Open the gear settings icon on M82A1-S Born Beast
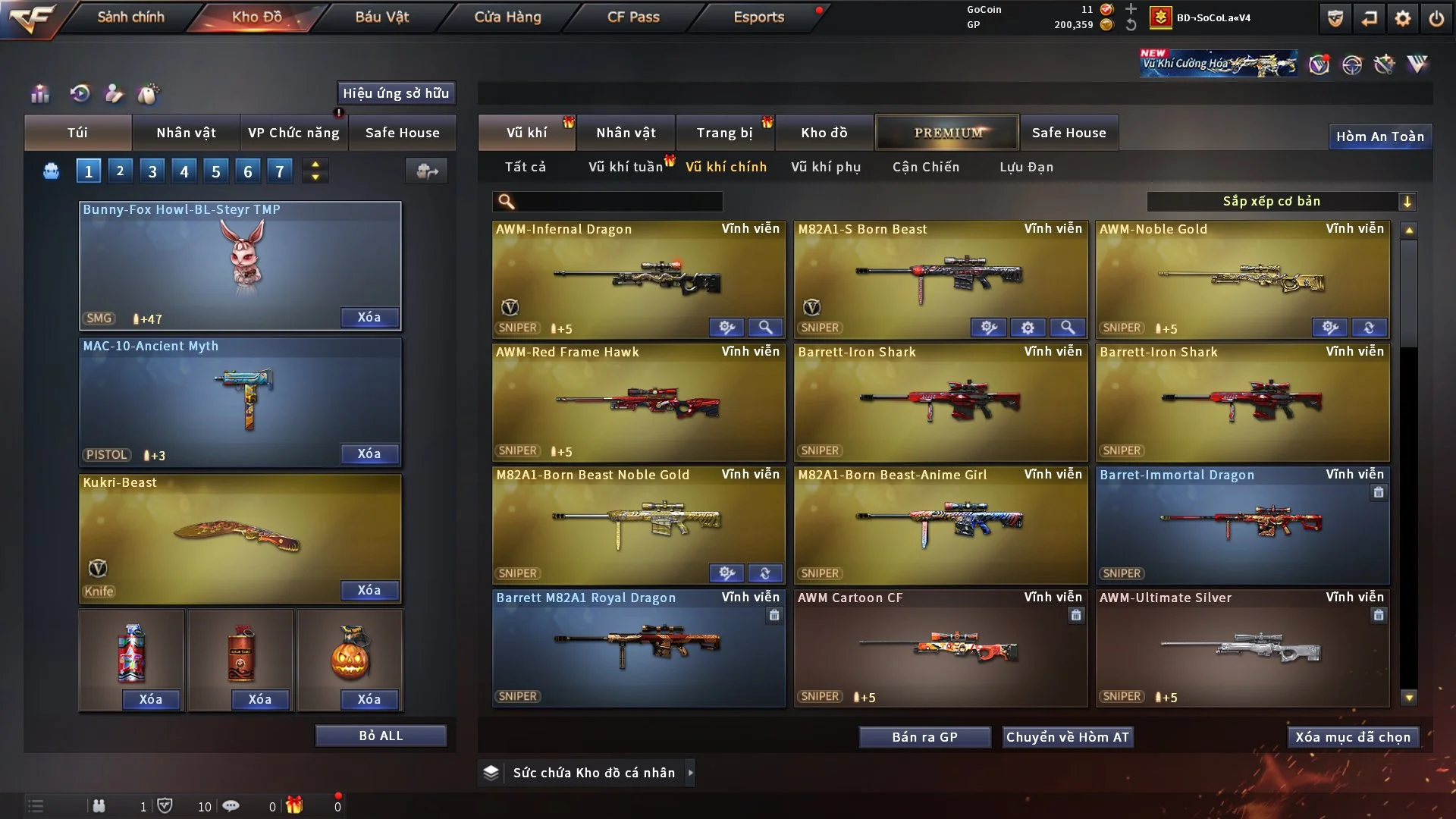1456x819 pixels. (x=1028, y=328)
